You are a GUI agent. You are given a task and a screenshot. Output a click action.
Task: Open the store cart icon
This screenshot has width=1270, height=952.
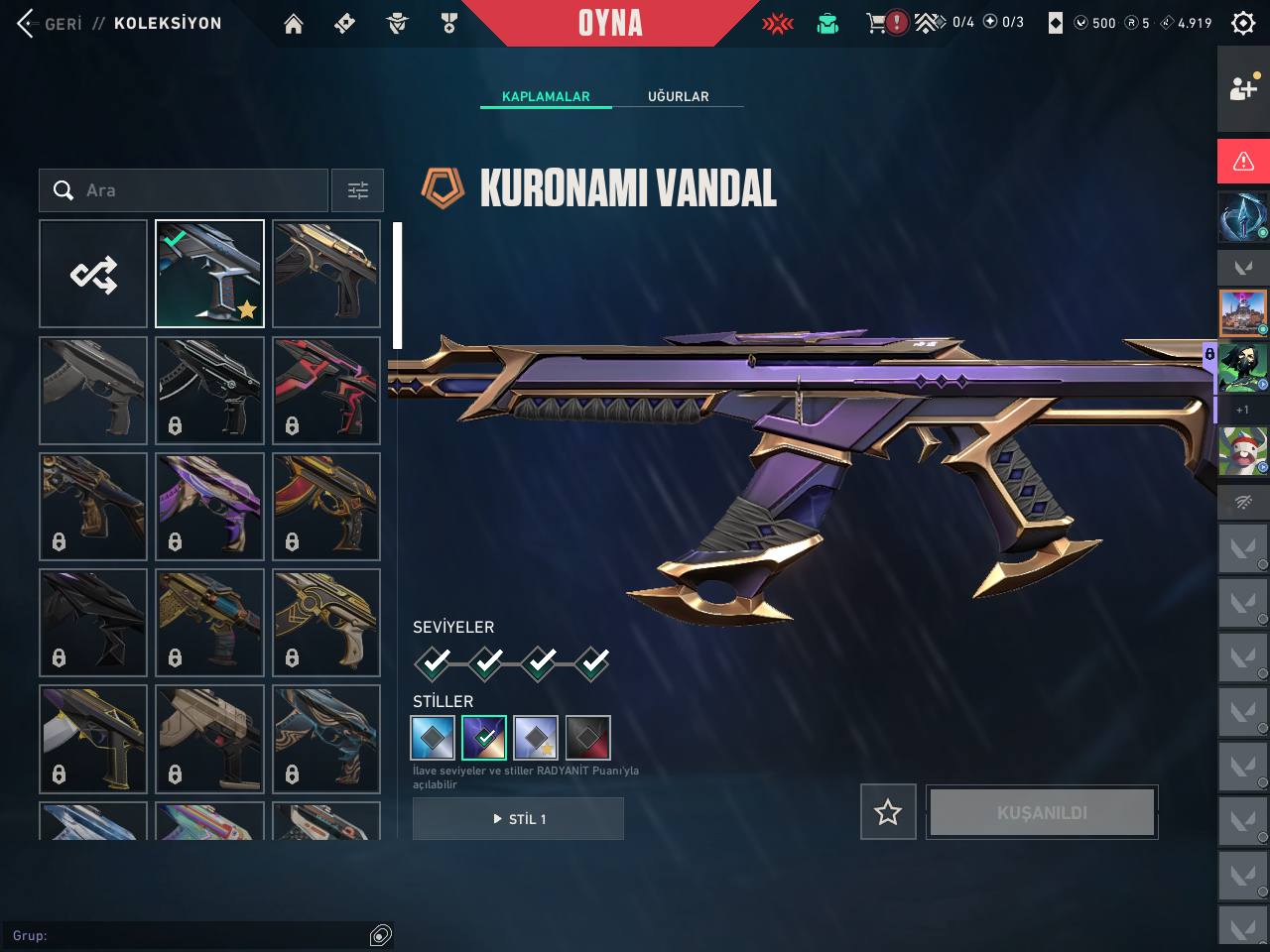coord(875,23)
